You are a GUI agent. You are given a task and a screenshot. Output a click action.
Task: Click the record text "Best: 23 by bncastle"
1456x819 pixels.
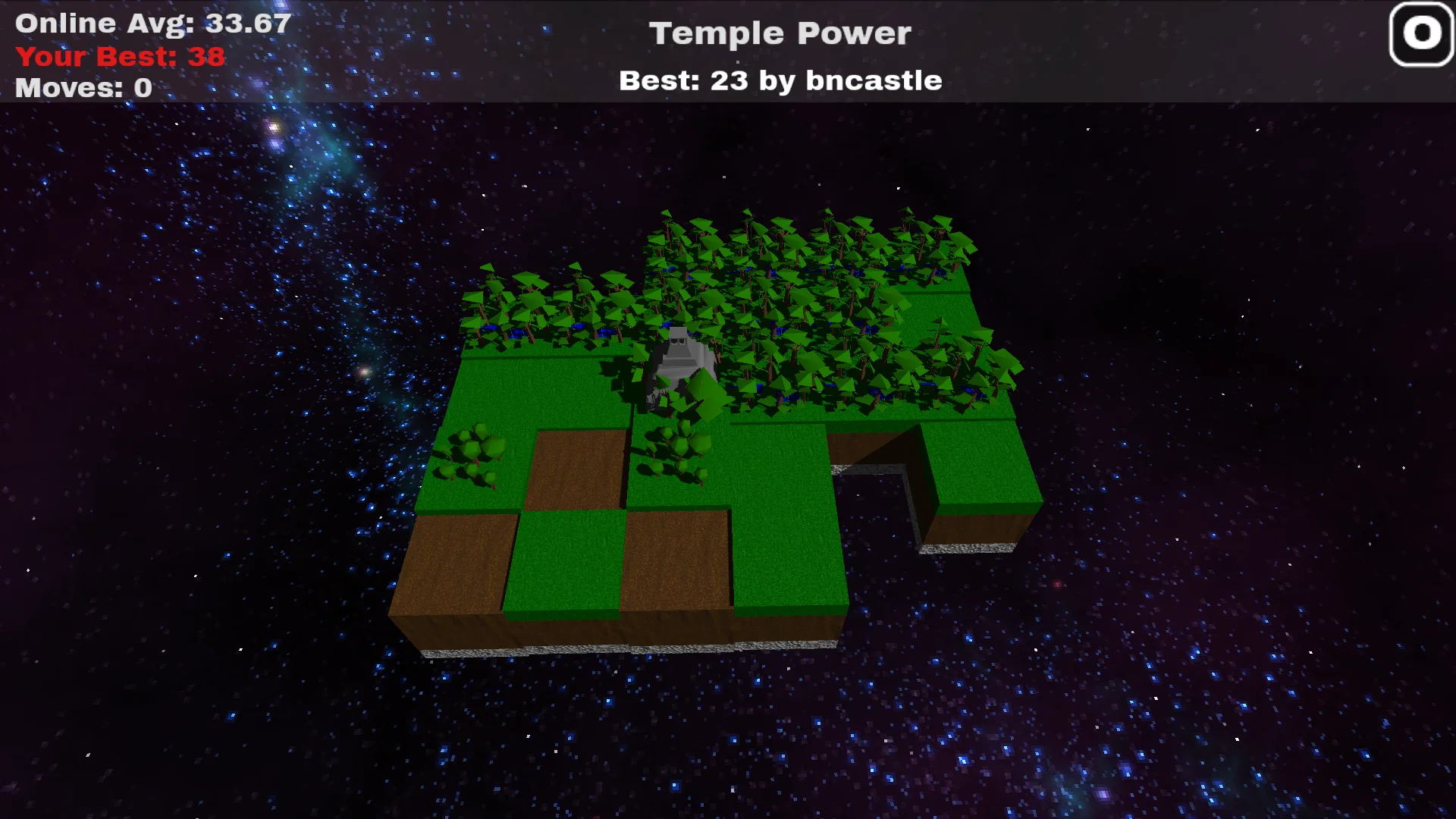point(780,80)
